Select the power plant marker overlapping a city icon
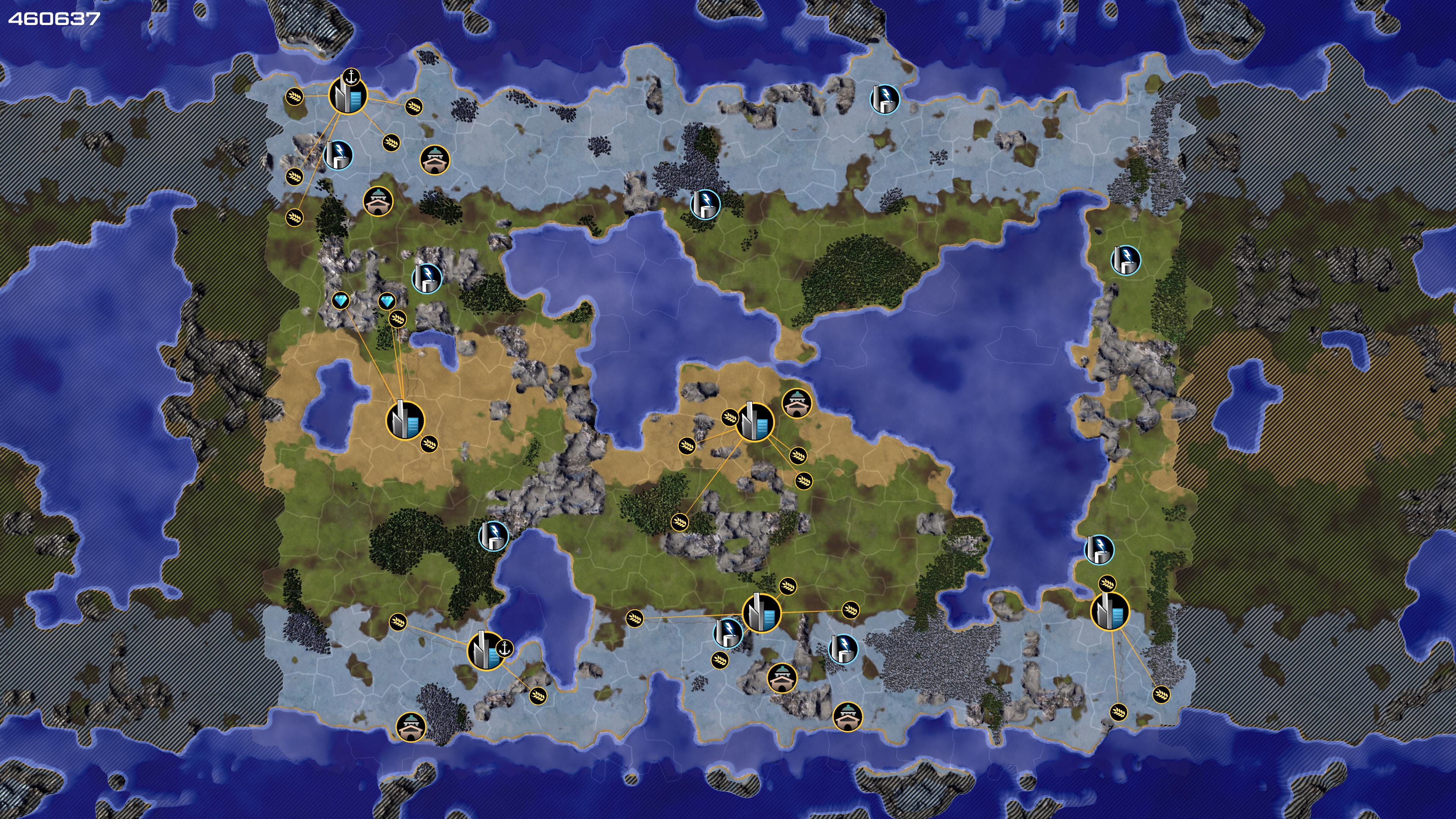Image resolution: width=1456 pixels, height=819 pixels. tap(728, 632)
